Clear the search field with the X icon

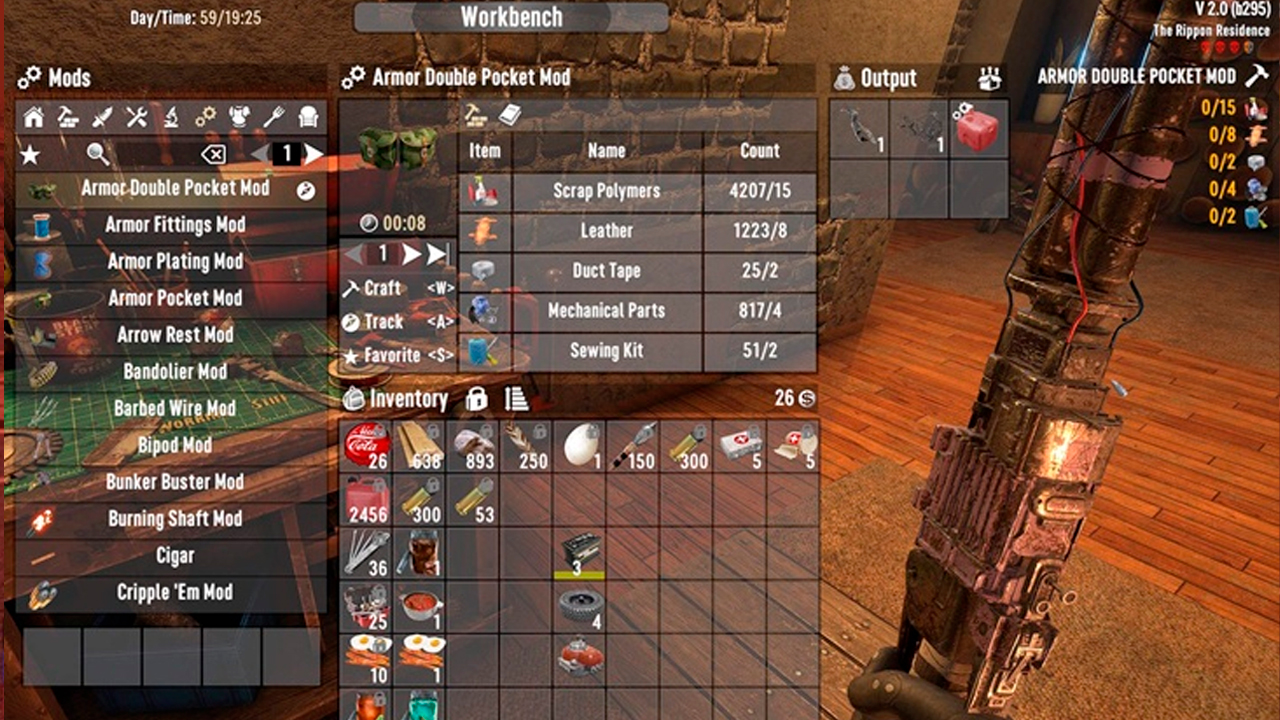click(214, 154)
